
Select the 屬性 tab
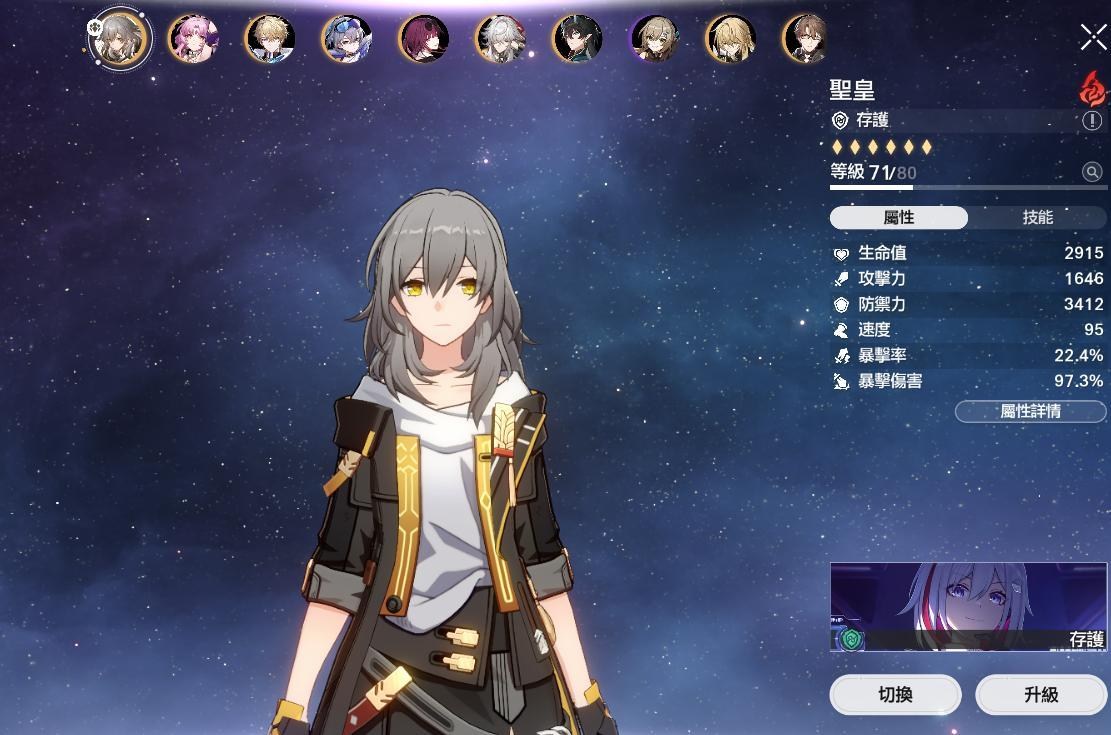[x=898, y=218]
